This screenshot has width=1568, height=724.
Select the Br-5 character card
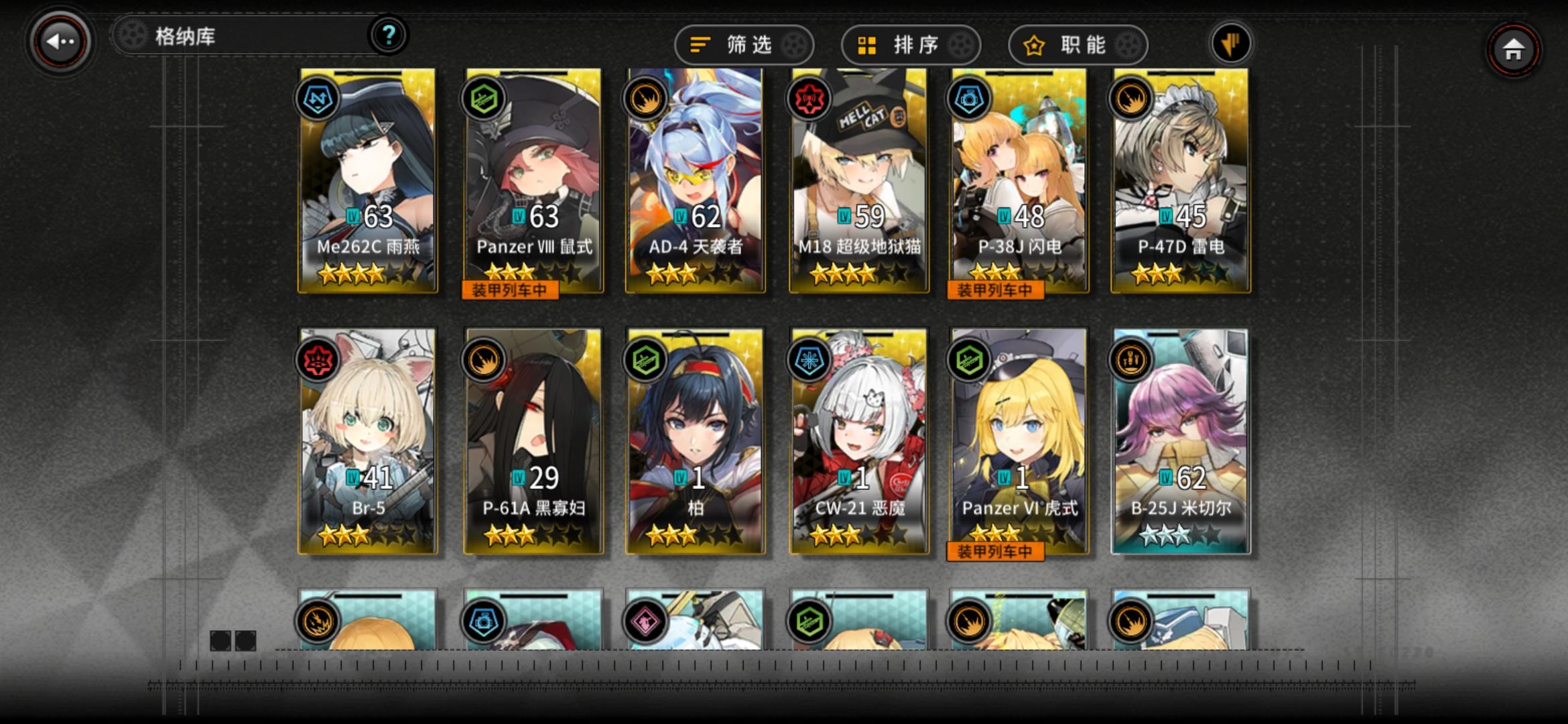point(370,436)
